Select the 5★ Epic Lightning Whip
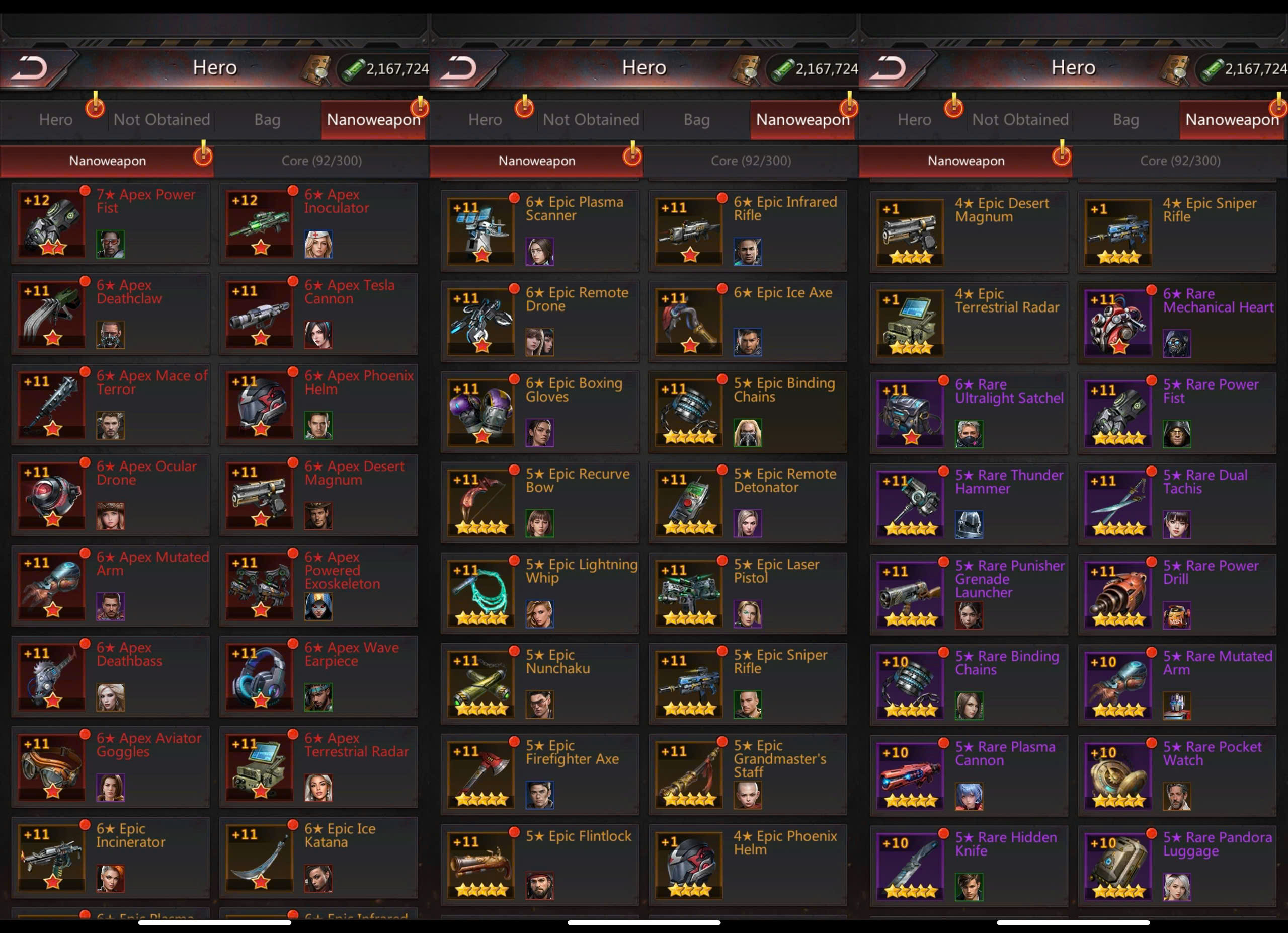 point(539,593)
